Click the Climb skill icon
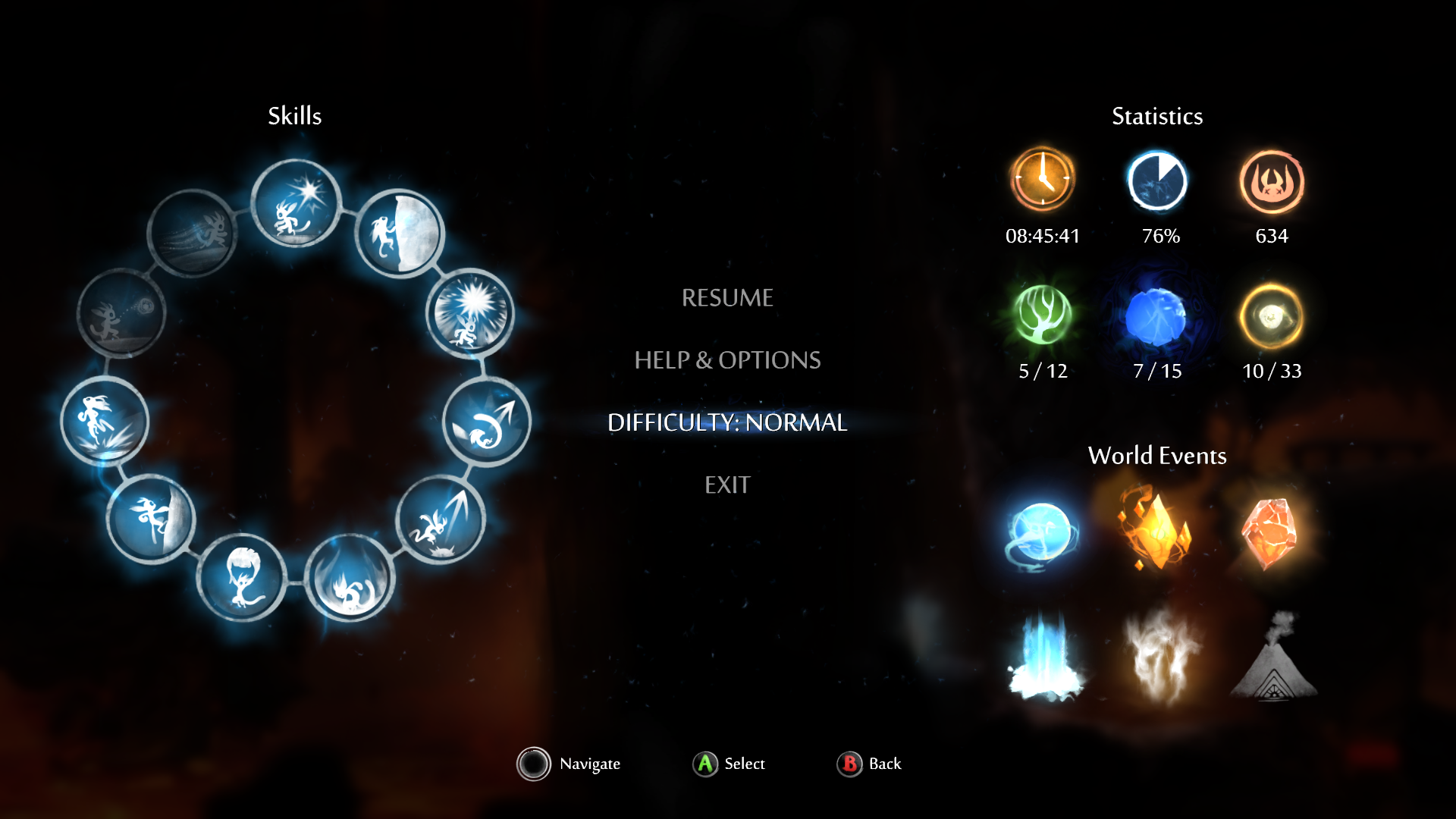Image resolution: width=1456 pixels, height=819 pixels. pos(151,519)
